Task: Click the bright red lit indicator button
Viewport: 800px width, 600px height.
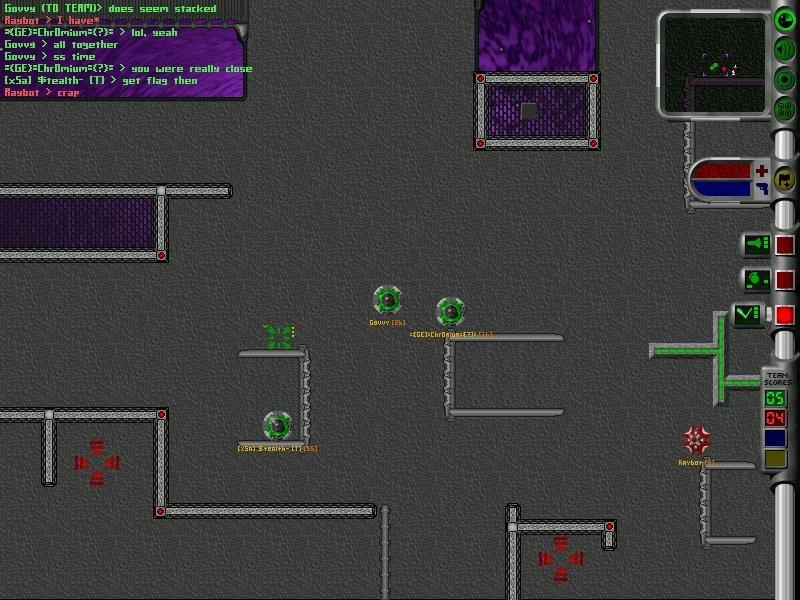Action: click(786, 316)
